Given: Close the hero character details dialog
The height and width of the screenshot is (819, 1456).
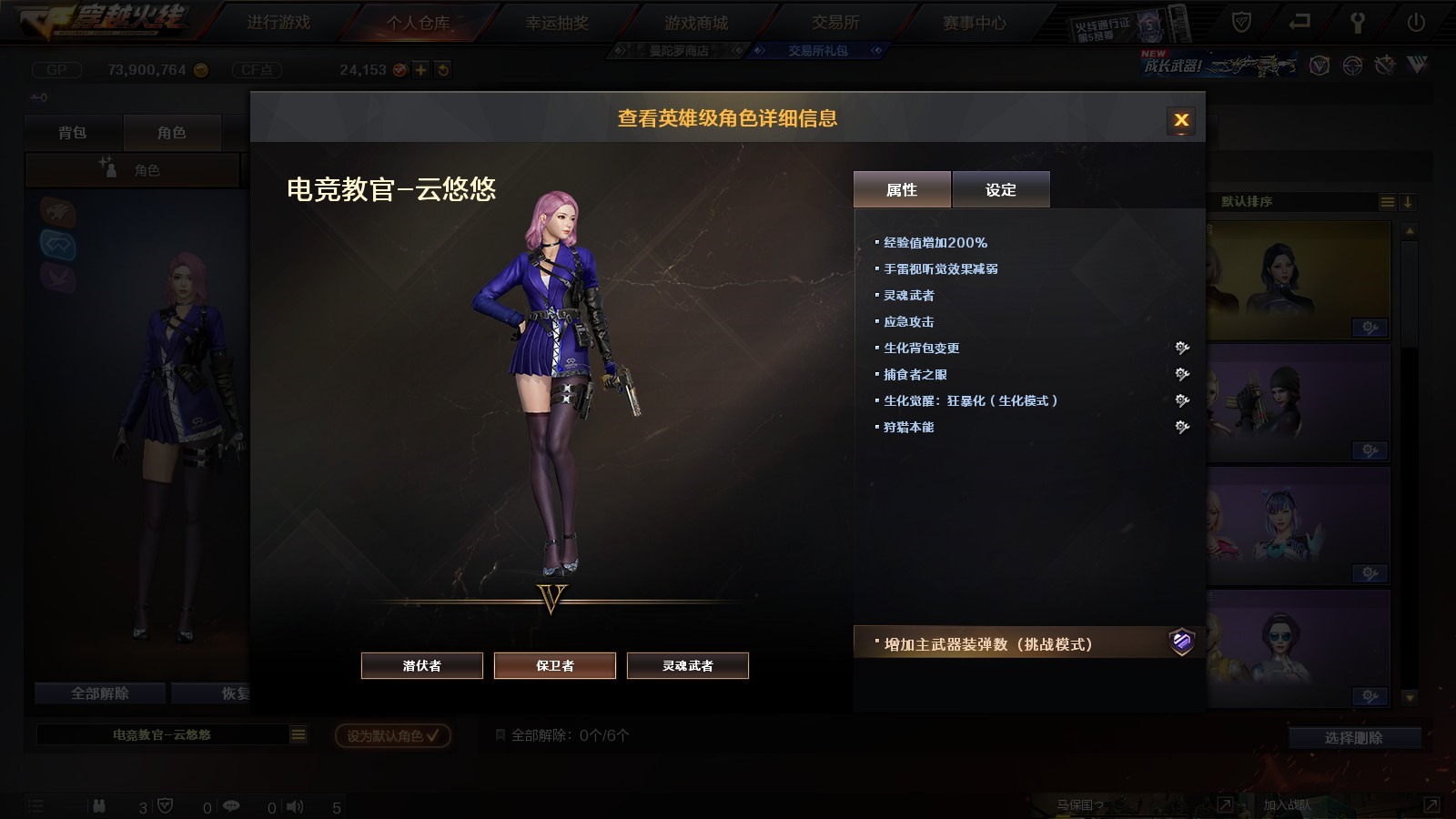Looking at the screenshot, I should point(1181,120).
